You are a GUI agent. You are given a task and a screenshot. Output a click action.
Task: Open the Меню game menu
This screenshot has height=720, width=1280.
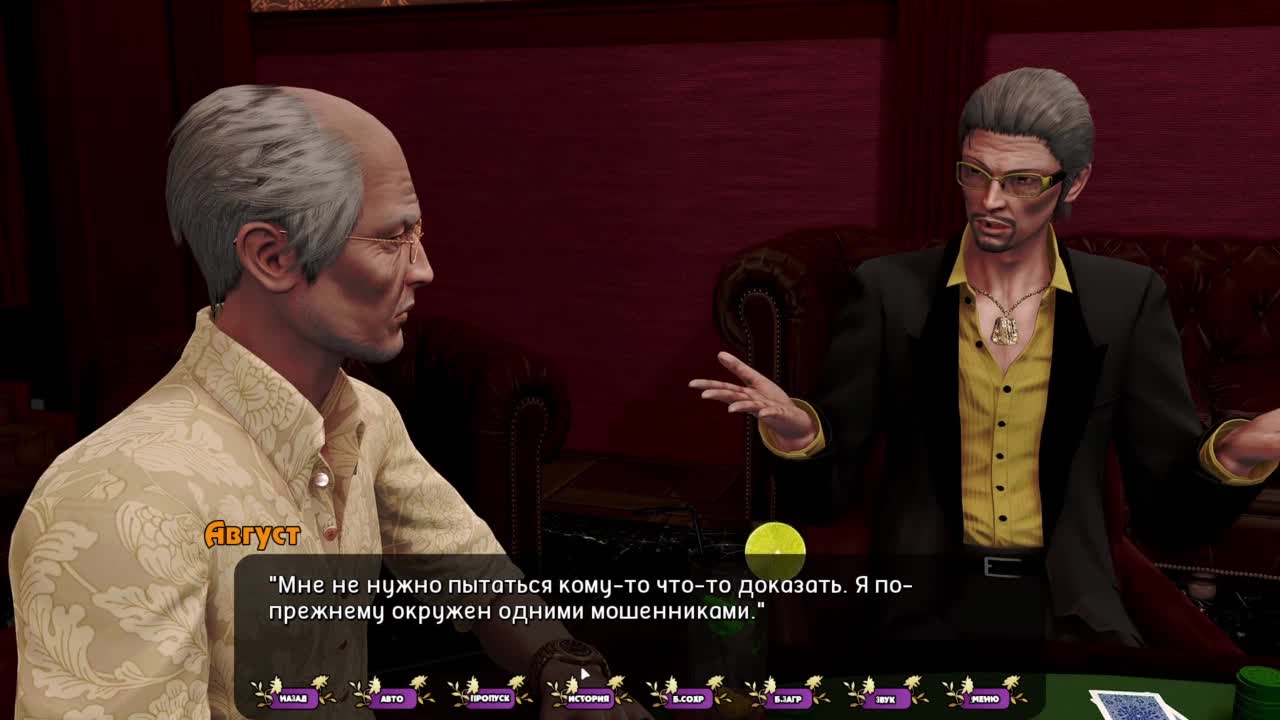985,697
